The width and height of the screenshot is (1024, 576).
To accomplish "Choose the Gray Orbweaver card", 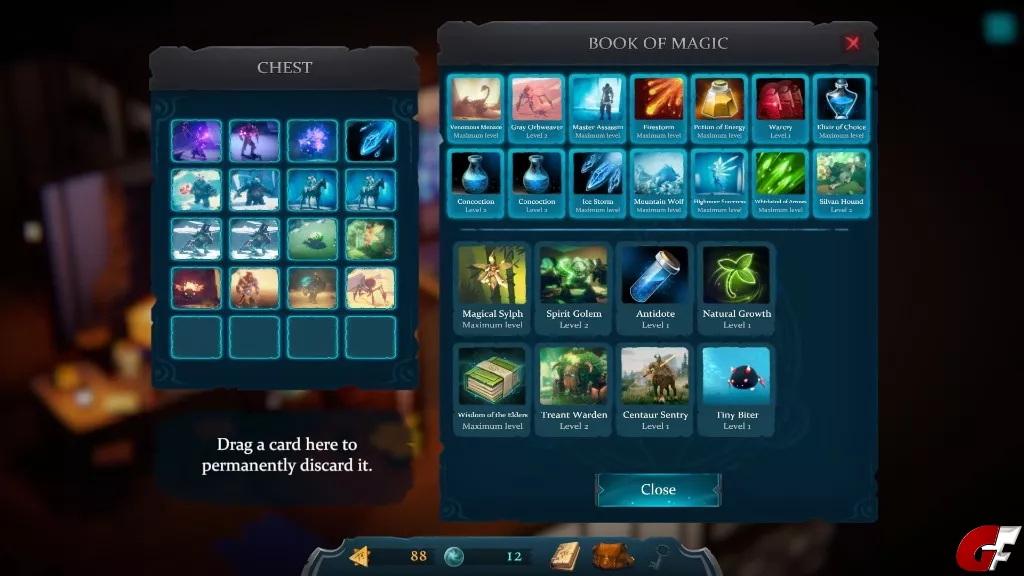I will [x=537, y=107].
